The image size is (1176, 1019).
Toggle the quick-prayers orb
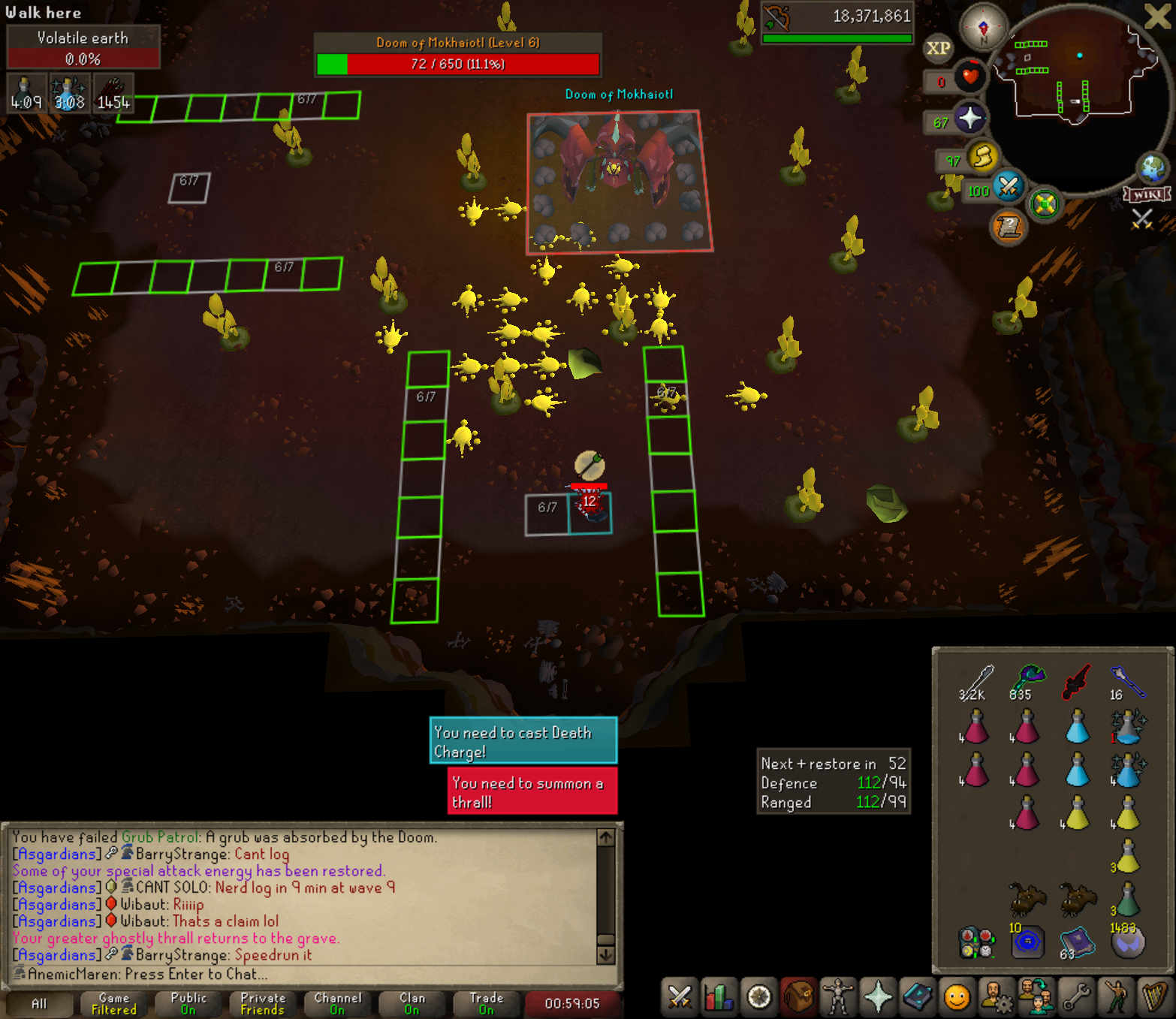pos(970,119)
